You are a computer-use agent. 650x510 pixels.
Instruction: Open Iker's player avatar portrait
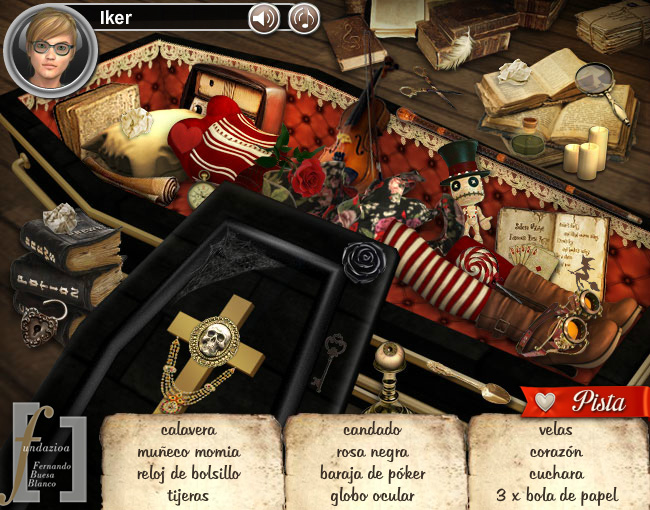pyautogui.click(x=49, y=48)
